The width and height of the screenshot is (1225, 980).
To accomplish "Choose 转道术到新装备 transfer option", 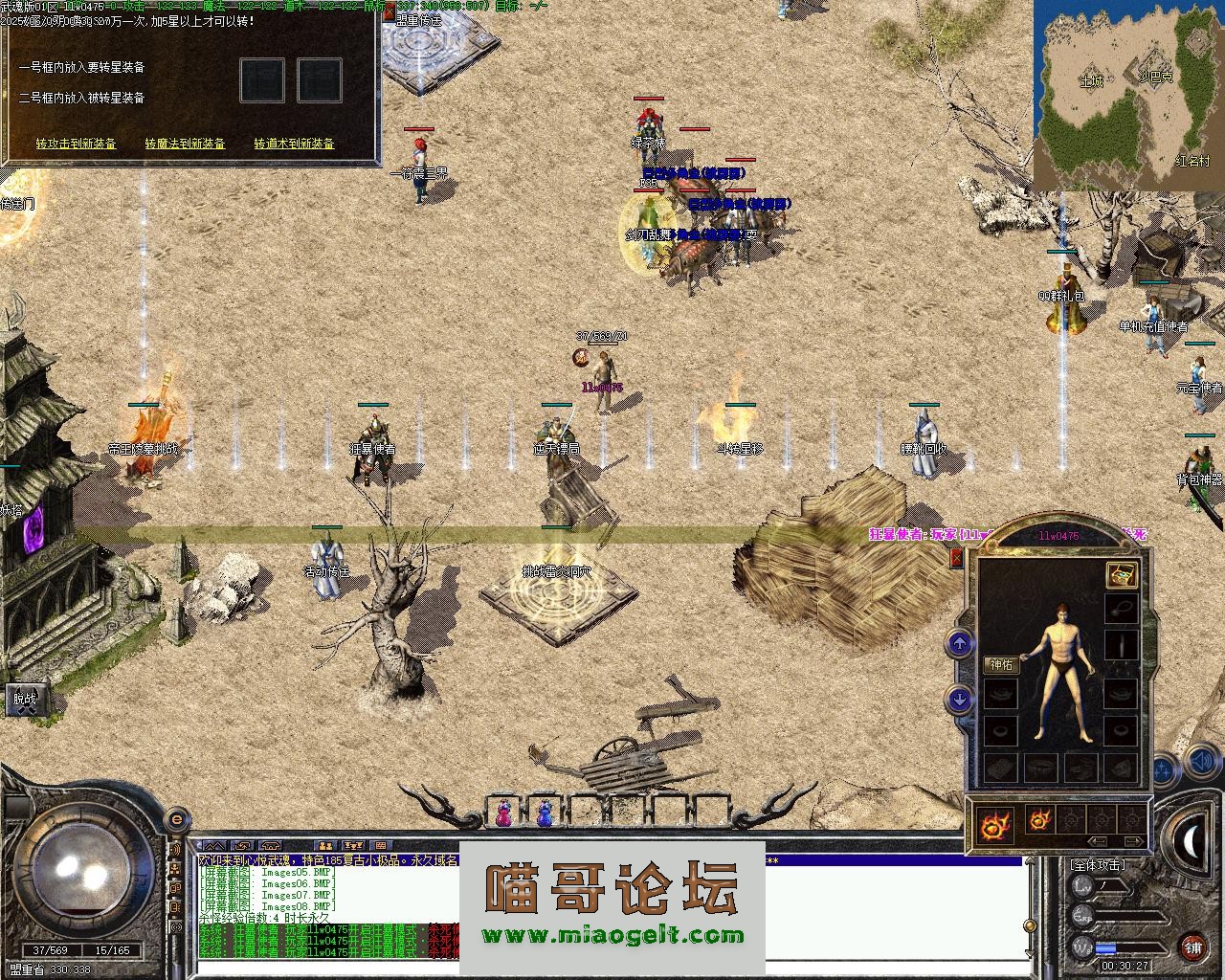I will click(295, 144).
